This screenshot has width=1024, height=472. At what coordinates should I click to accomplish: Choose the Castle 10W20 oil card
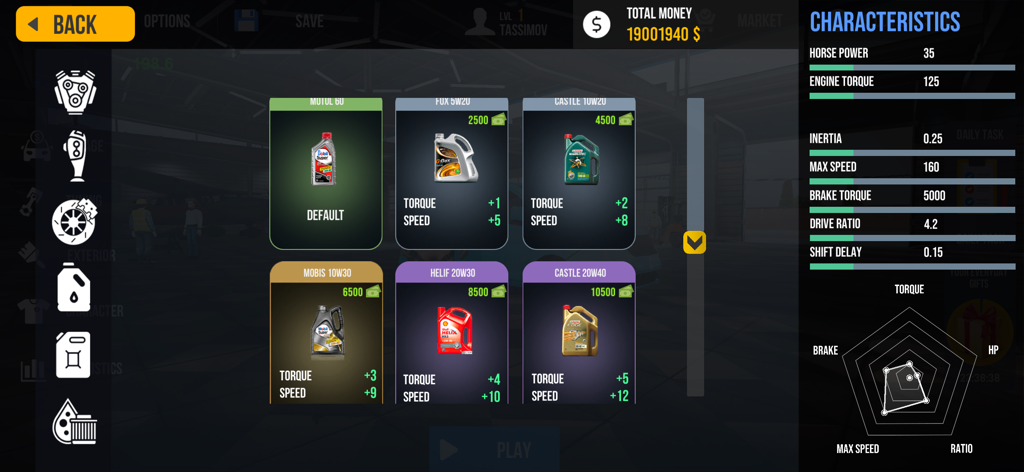coord(579,174)
